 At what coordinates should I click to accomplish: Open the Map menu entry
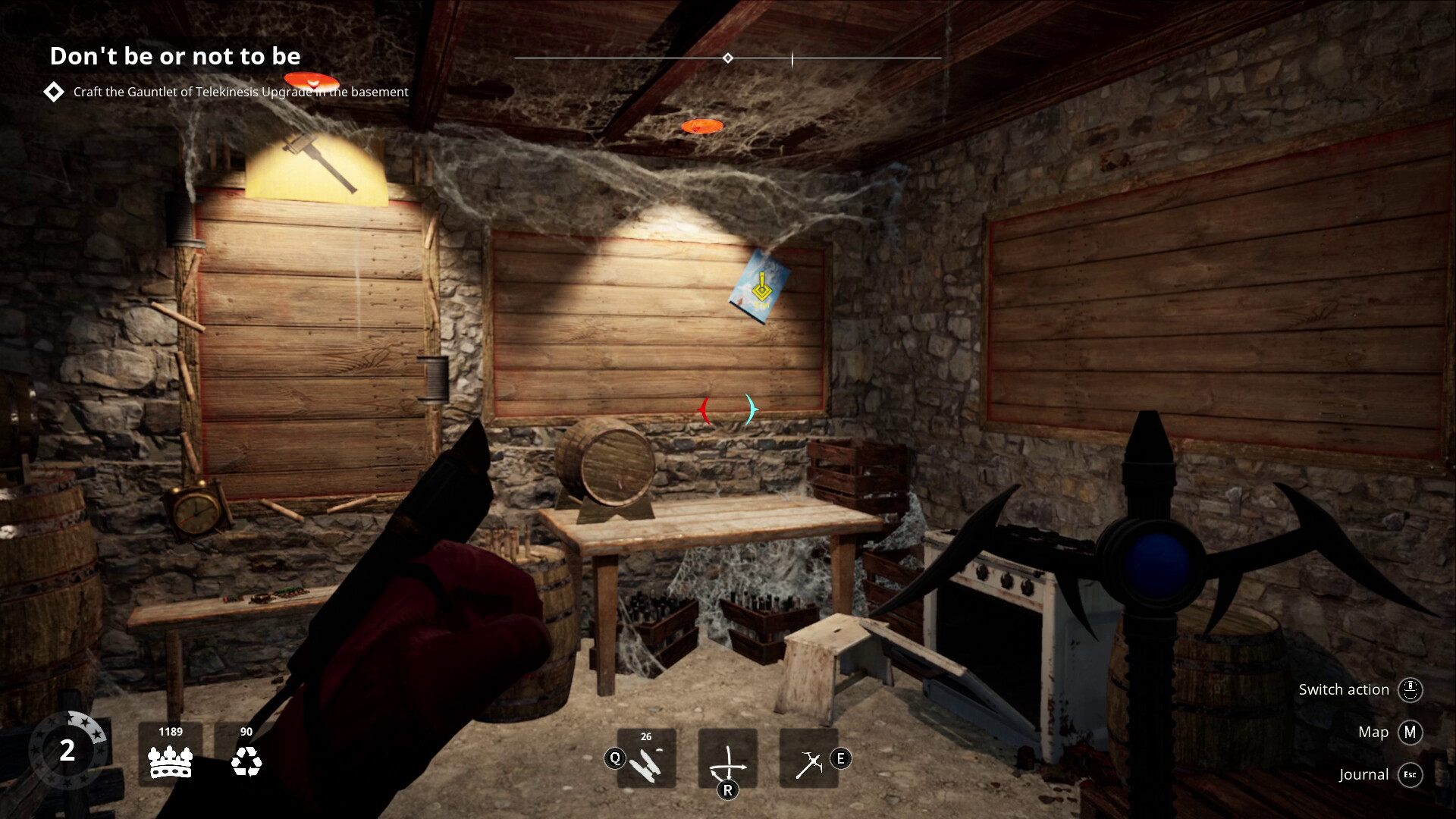1373,733
